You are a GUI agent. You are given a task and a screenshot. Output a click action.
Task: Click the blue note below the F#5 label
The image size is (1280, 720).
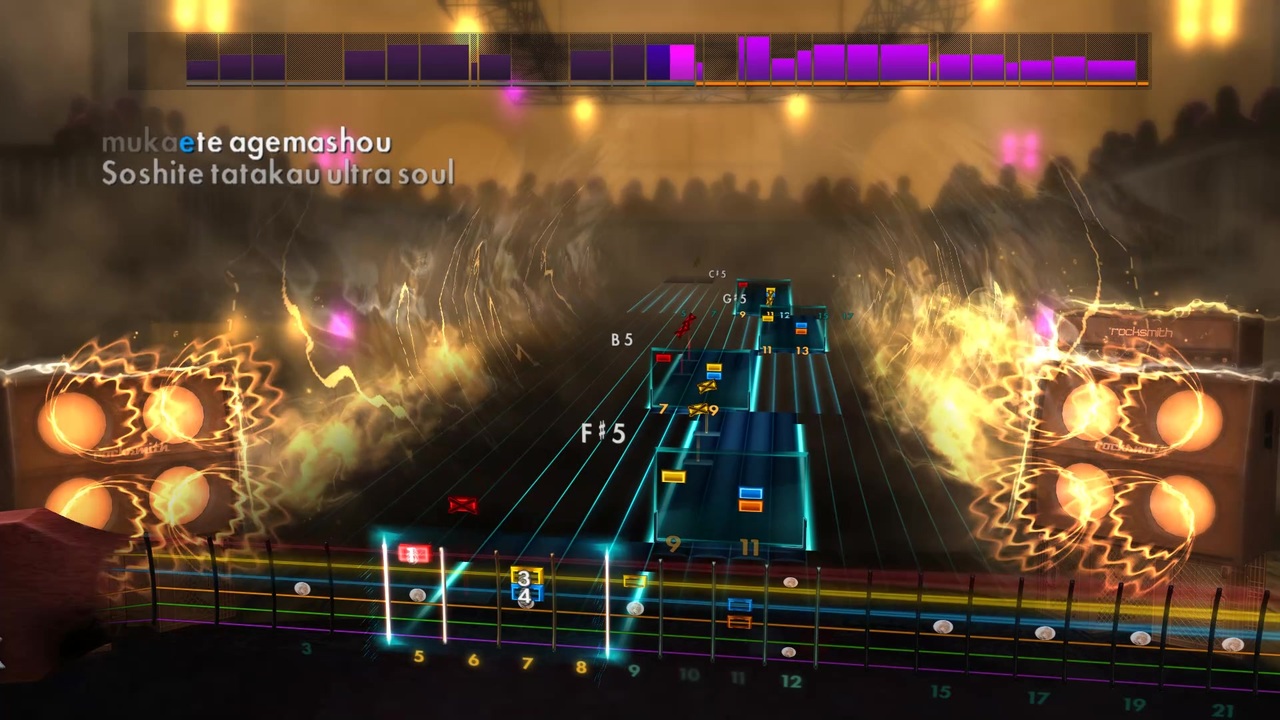750,493
